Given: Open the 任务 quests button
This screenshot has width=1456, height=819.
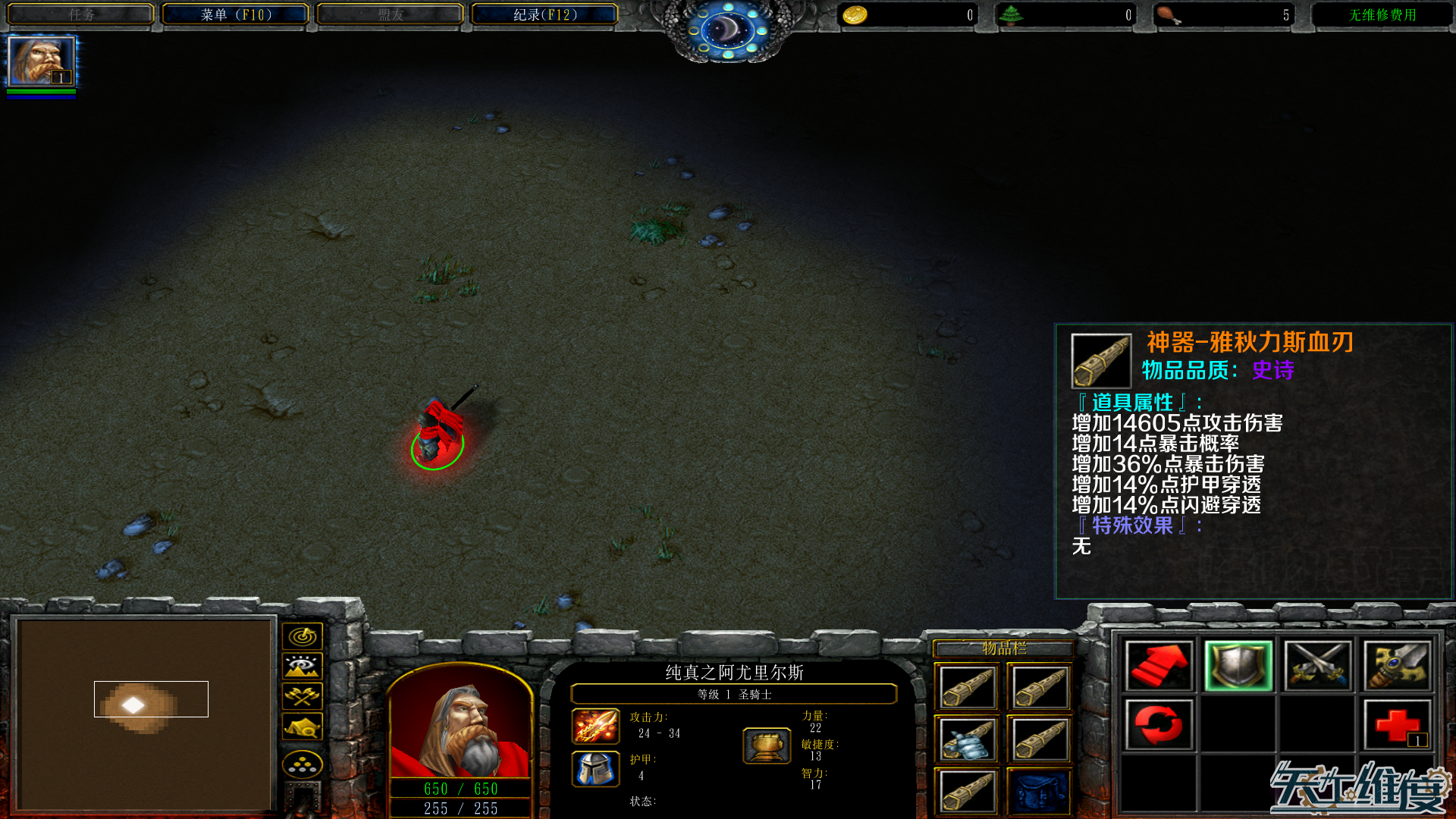Looking at the screenshot, I should 81,15.
